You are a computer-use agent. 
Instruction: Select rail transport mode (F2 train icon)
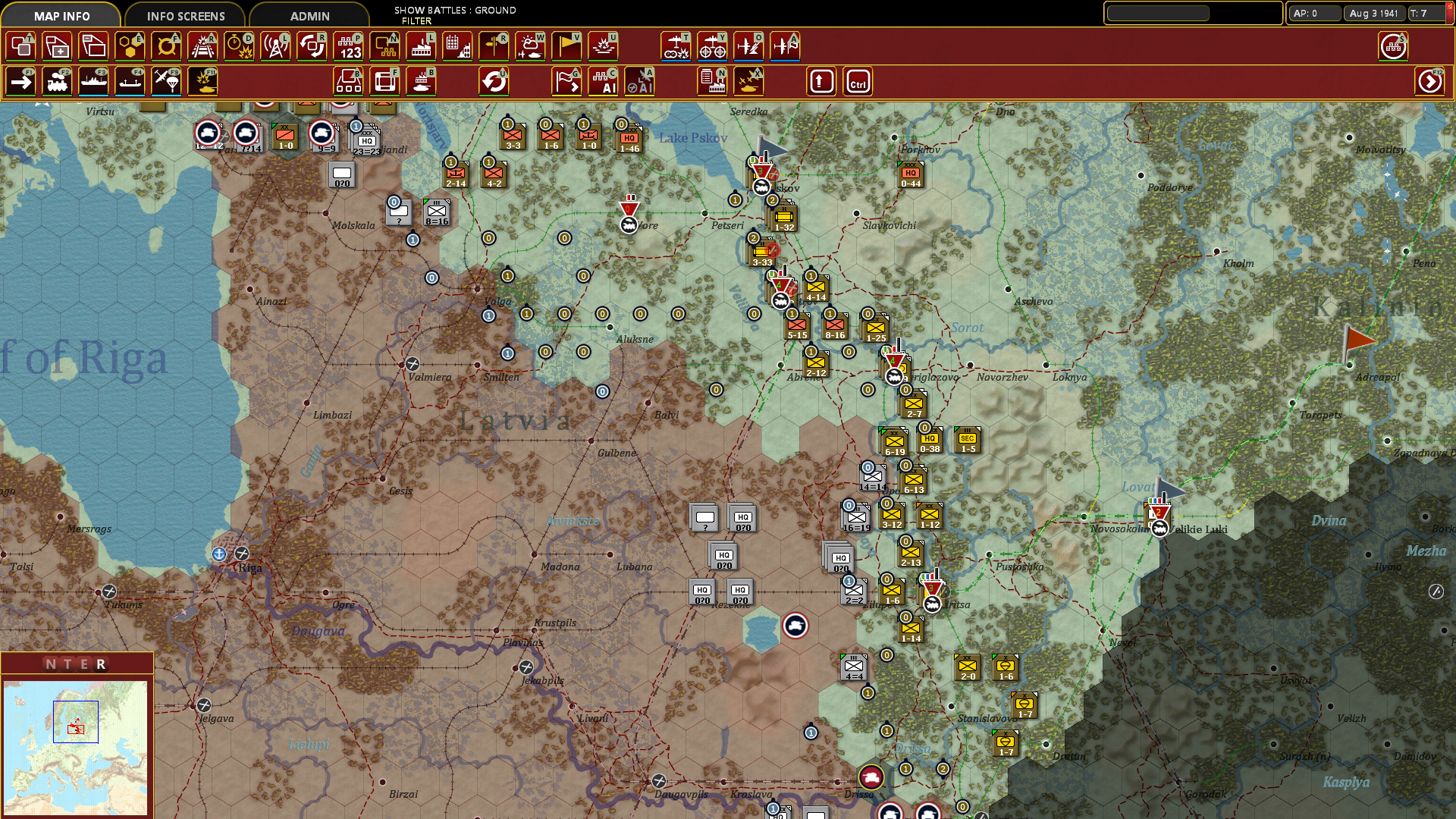(x=57, y=81)
